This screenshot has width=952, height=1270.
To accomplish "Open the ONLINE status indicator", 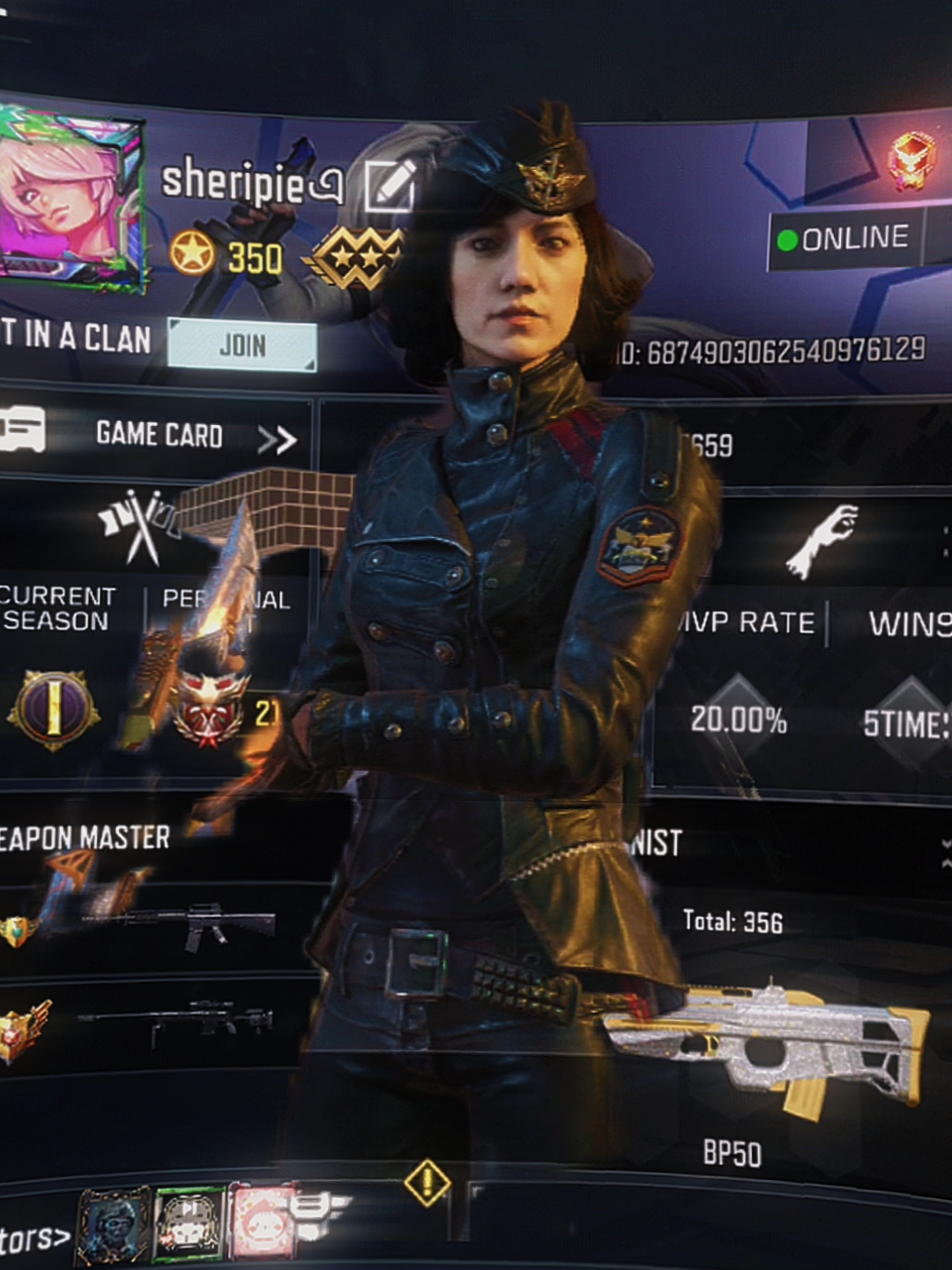I will tap(844, 238).
